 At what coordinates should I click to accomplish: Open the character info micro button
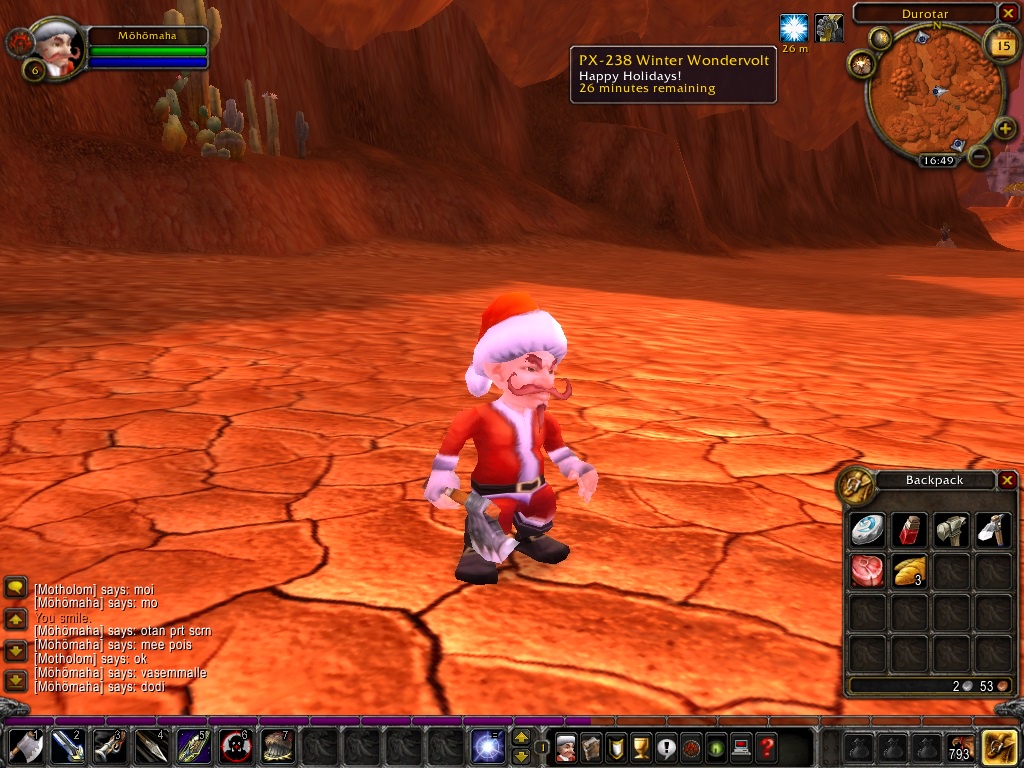point(566,746)
